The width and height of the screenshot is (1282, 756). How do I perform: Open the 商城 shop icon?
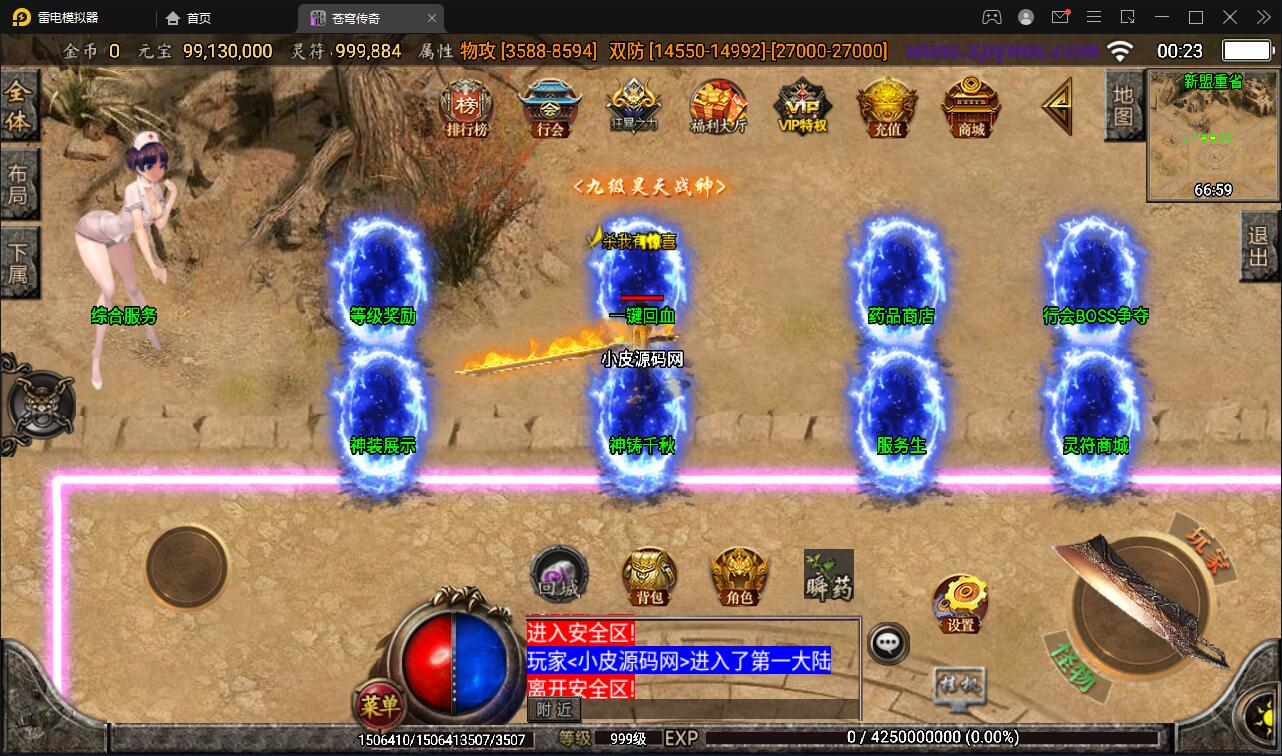coord(971,107)
